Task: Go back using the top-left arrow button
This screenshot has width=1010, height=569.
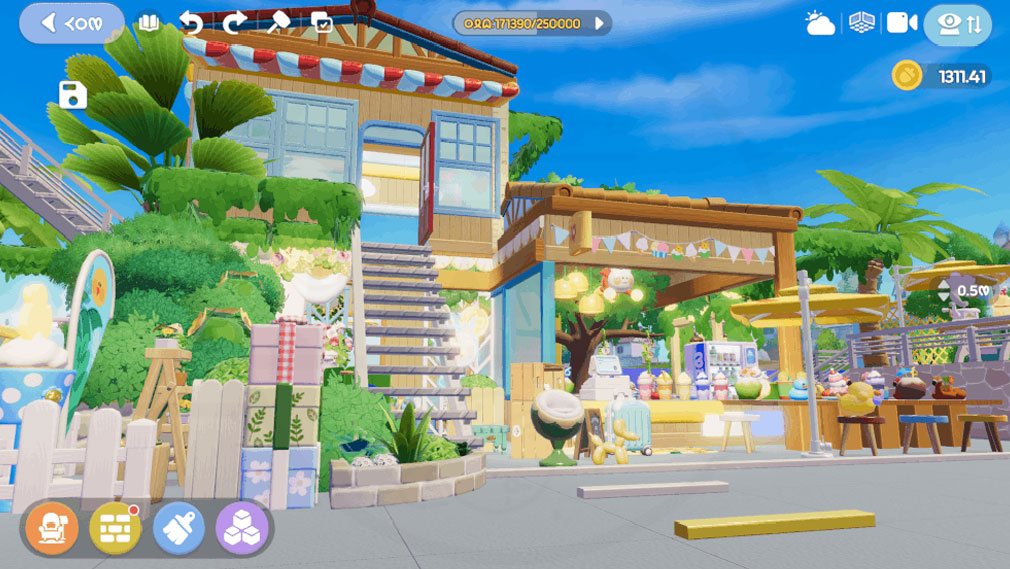Action: (x=71, y=23)
